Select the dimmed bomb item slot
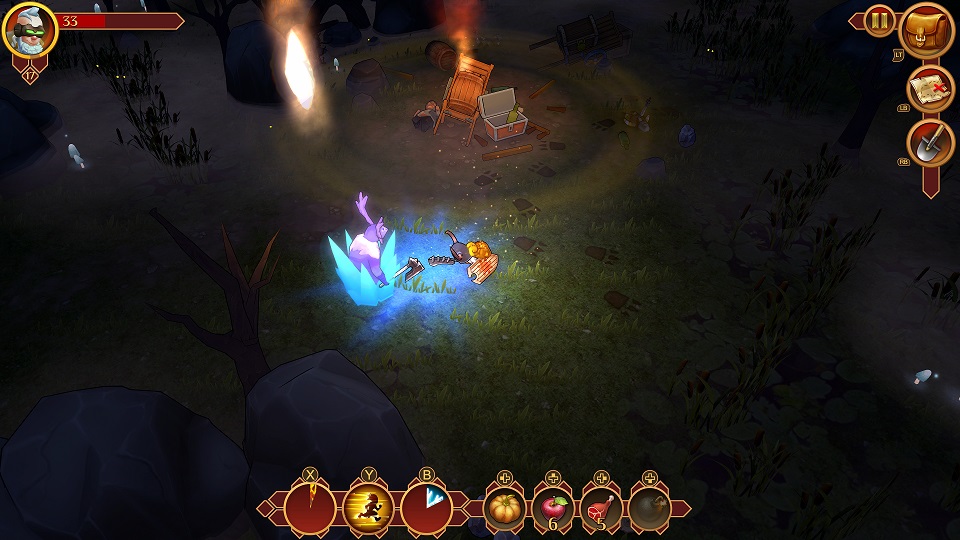The height and width of the screenshot is (540, 960). click(x=649, y=509)
